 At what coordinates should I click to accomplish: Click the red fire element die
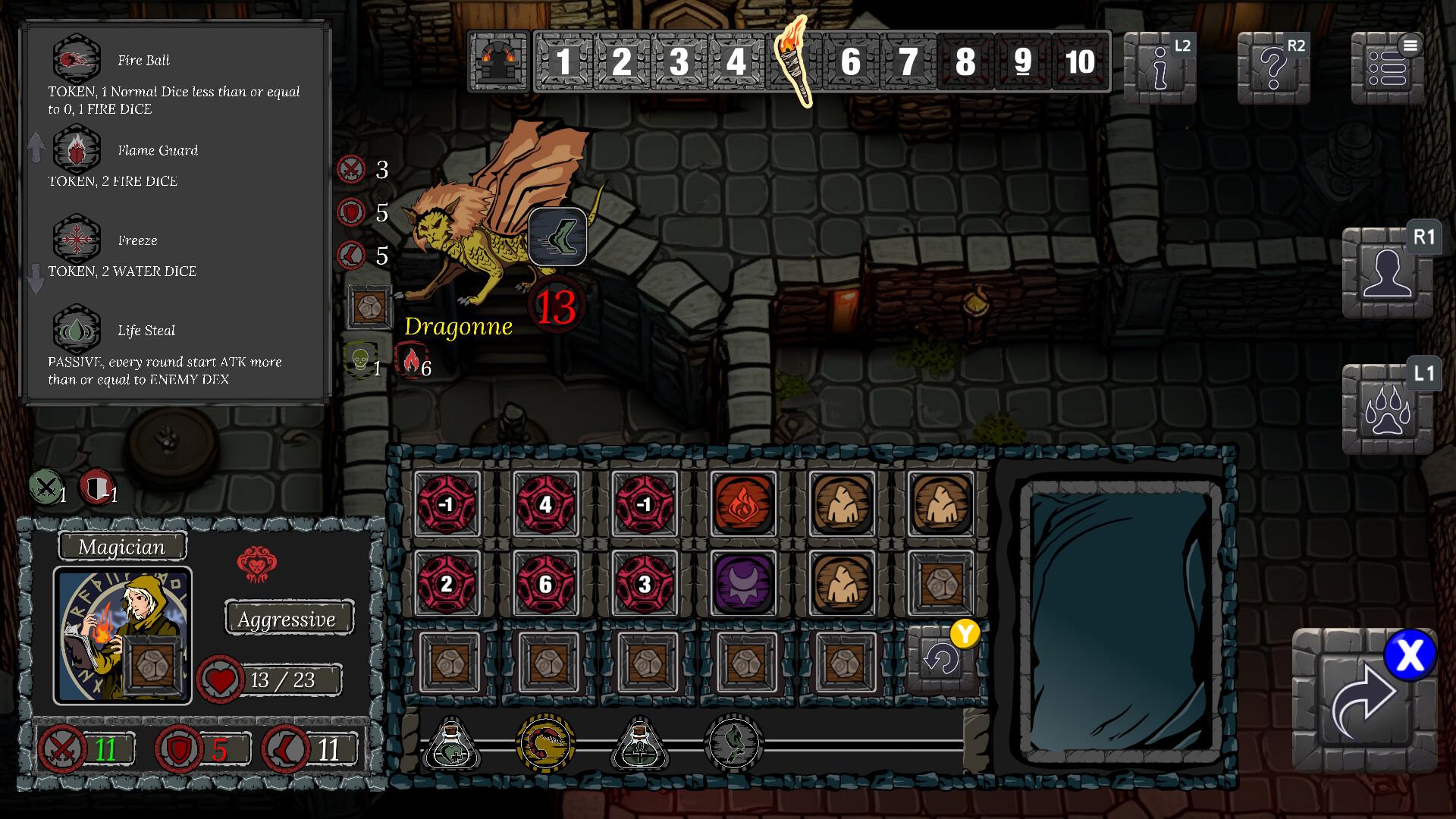point(744,504)
